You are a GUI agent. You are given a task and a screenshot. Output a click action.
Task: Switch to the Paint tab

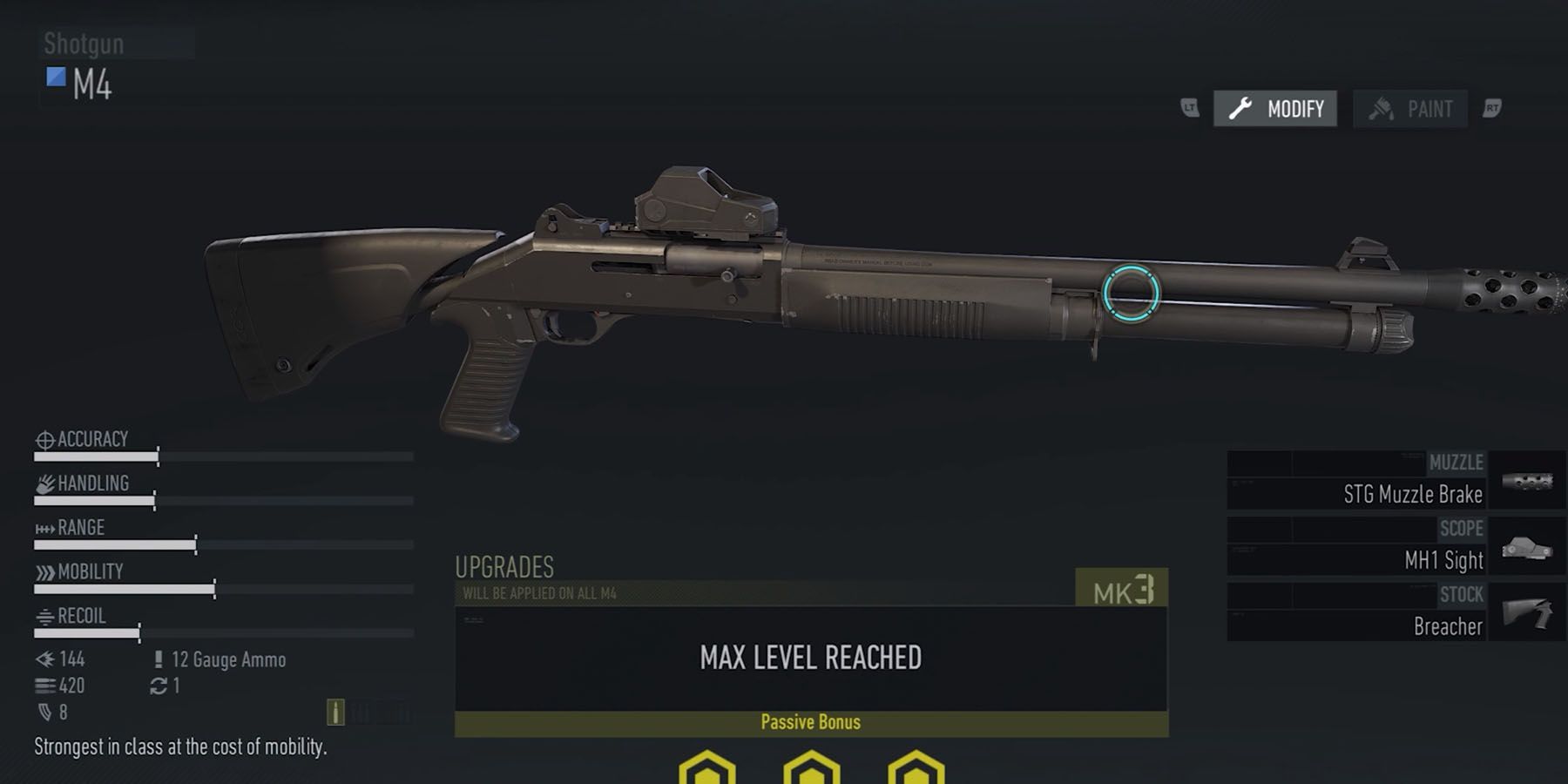(1409, 108)
